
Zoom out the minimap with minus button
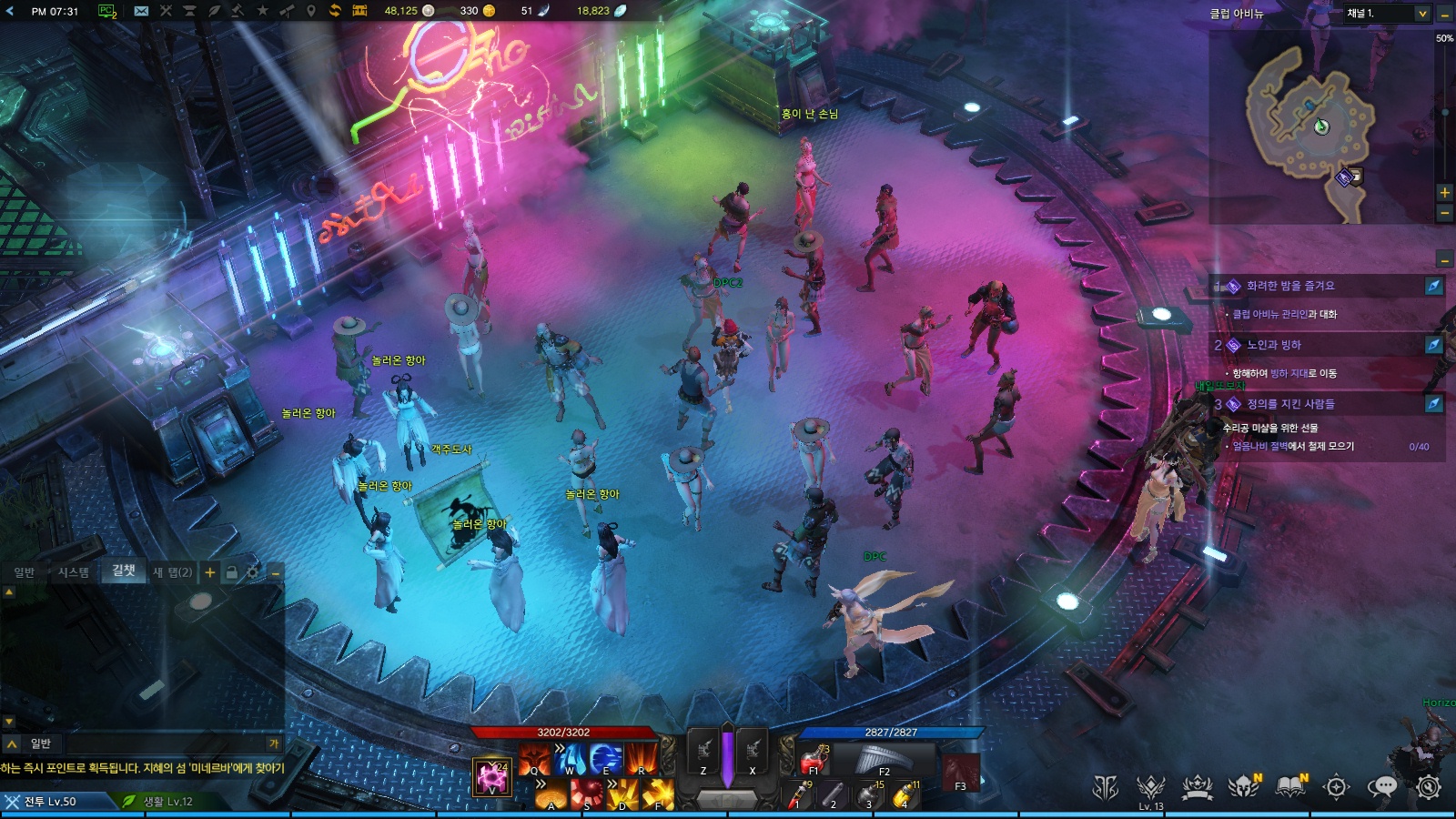tap(1444, 213)
